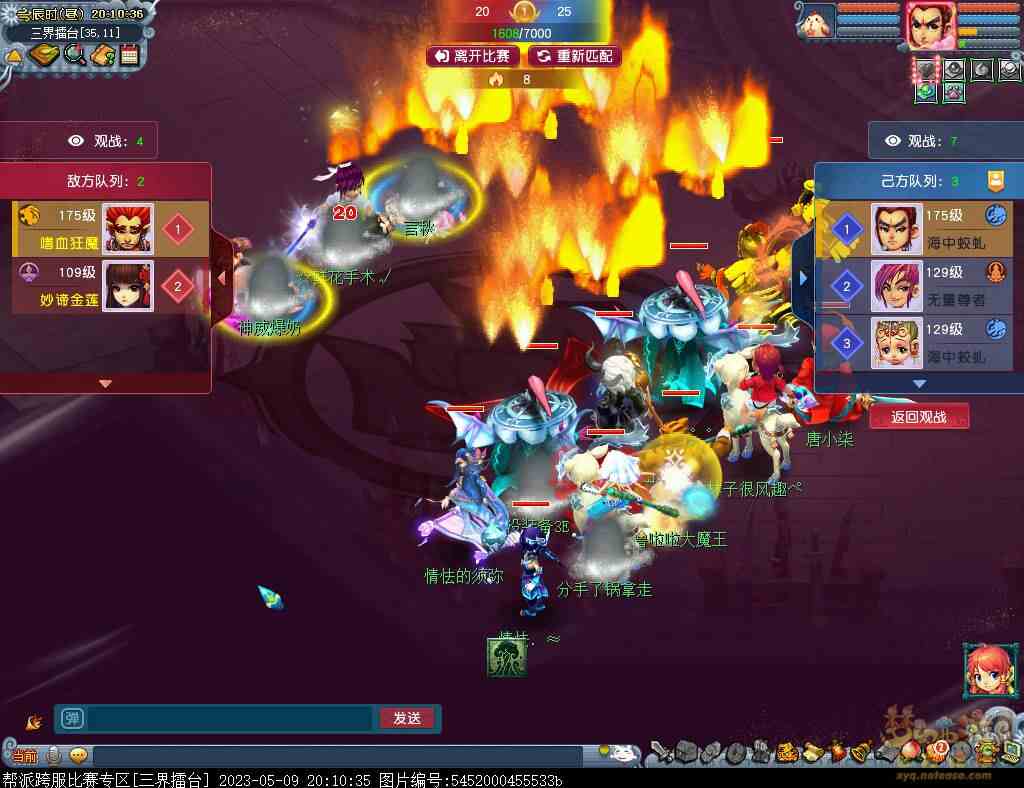The height and width of the screenshot is (788, 1024).
Task: Click the red-haired girl avatar at bottom right
Action: click(987, 671)
